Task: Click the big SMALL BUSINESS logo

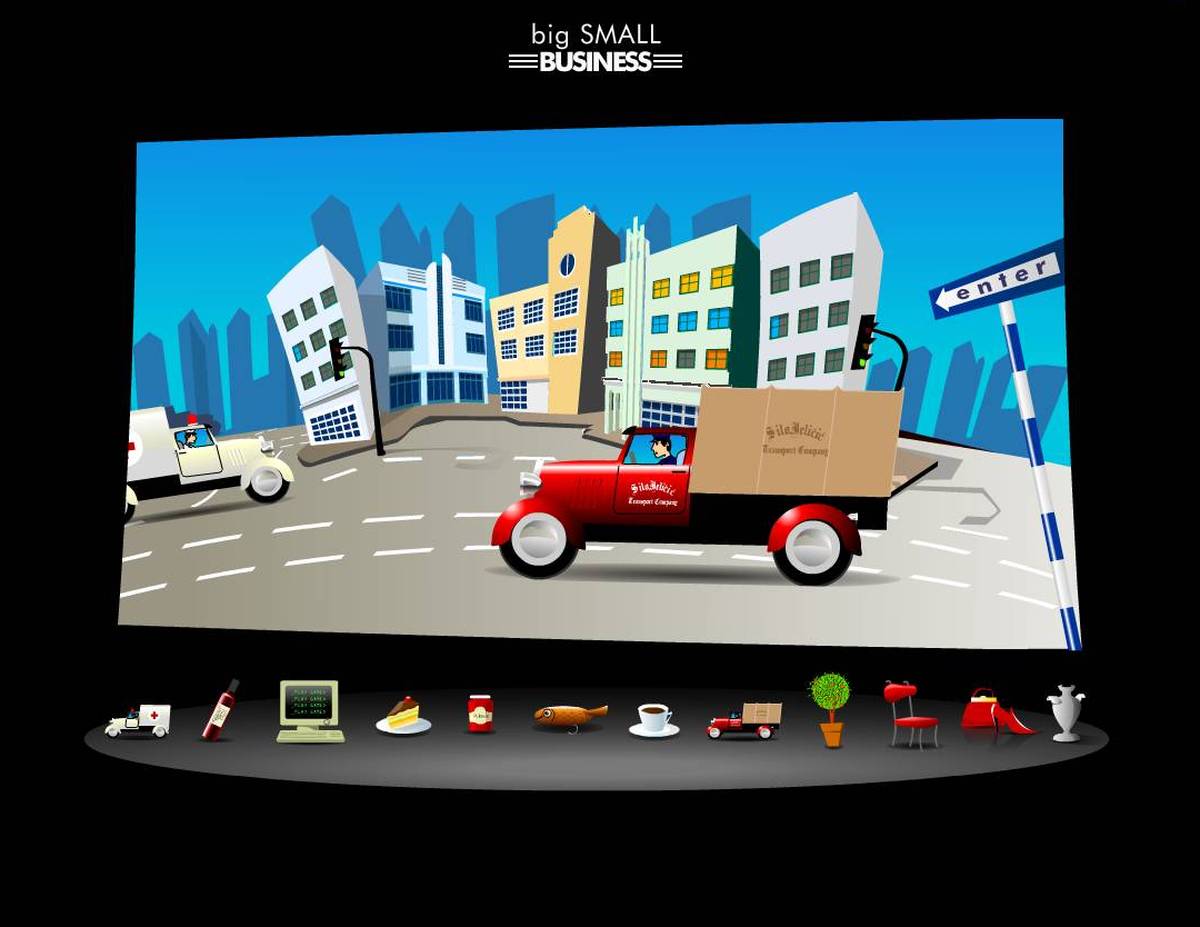Action: pos(596,48)
